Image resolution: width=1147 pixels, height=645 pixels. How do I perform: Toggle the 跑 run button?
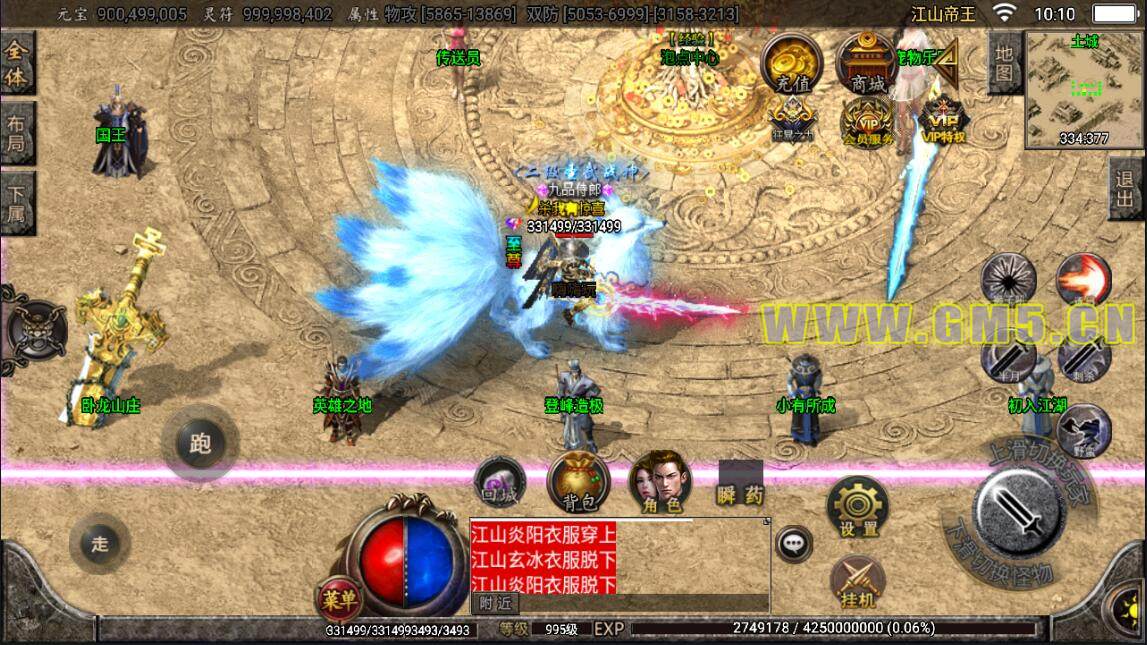pyautogui.click(x=200, y=443)
